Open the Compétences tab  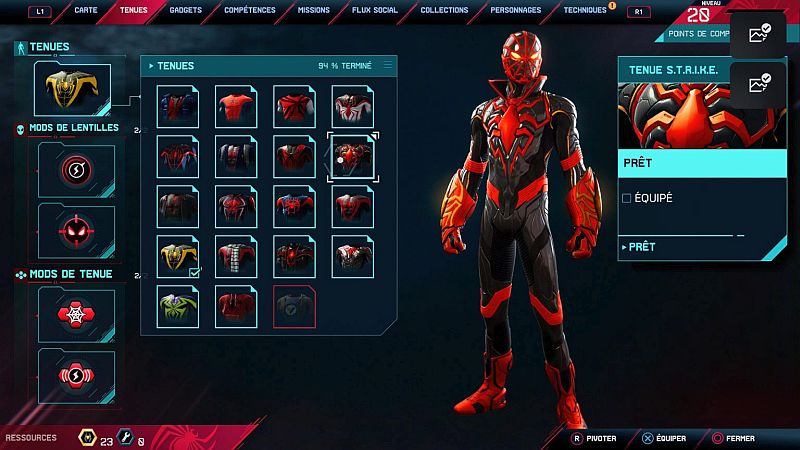pyautogui.click(x=250, y=10)
